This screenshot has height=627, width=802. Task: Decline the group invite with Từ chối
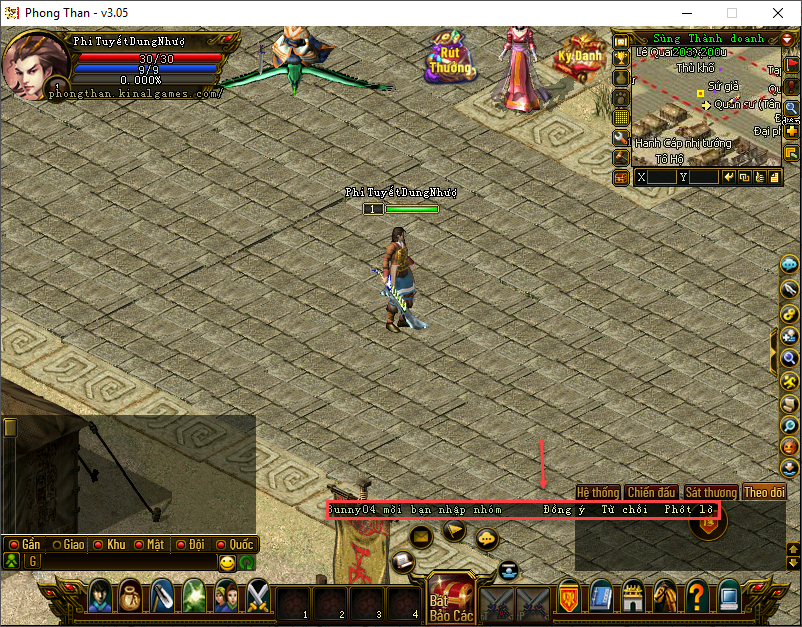point(624,509)
